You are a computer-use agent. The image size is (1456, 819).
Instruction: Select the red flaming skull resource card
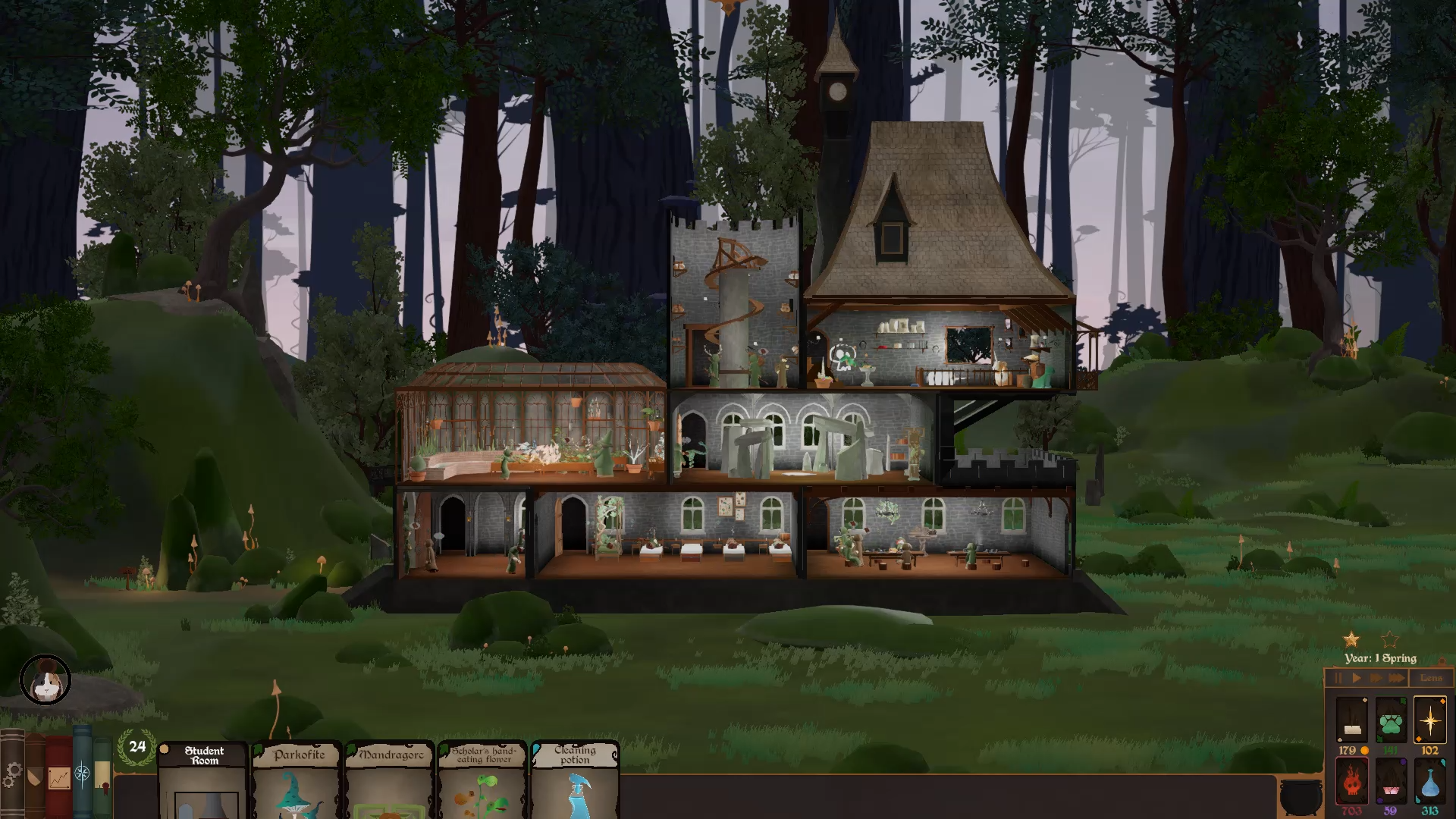[1351, 781]
